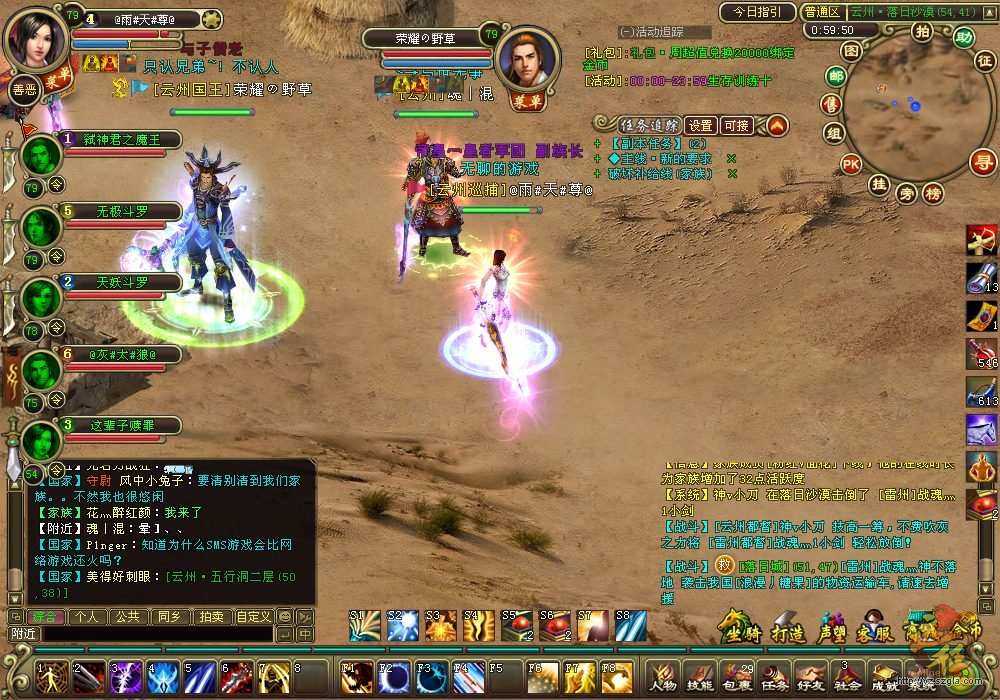Open the 任务 quest log
This screenshot has width=1000, height=700.
tap(773, 677)
